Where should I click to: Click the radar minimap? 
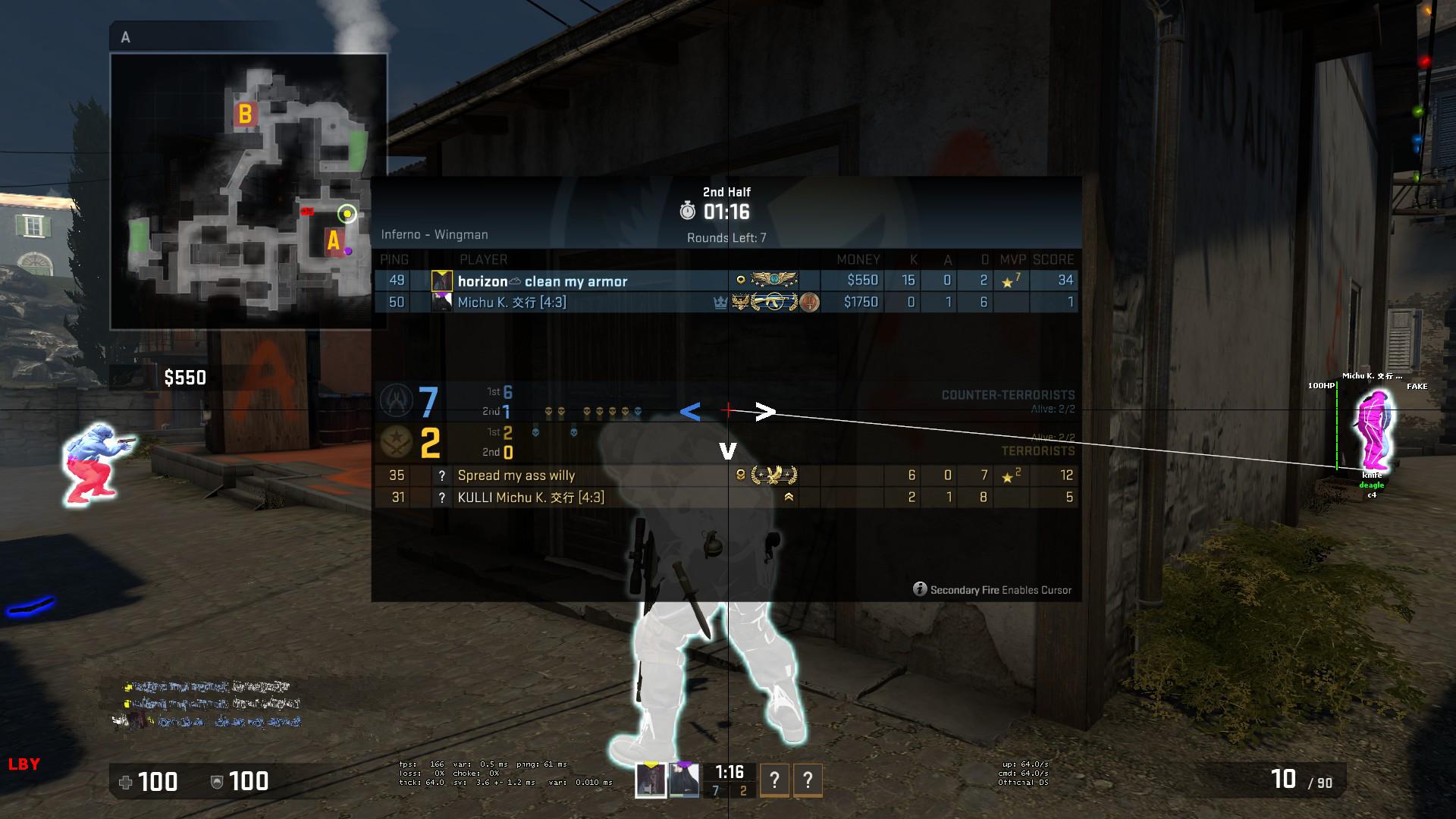(249, 191)
